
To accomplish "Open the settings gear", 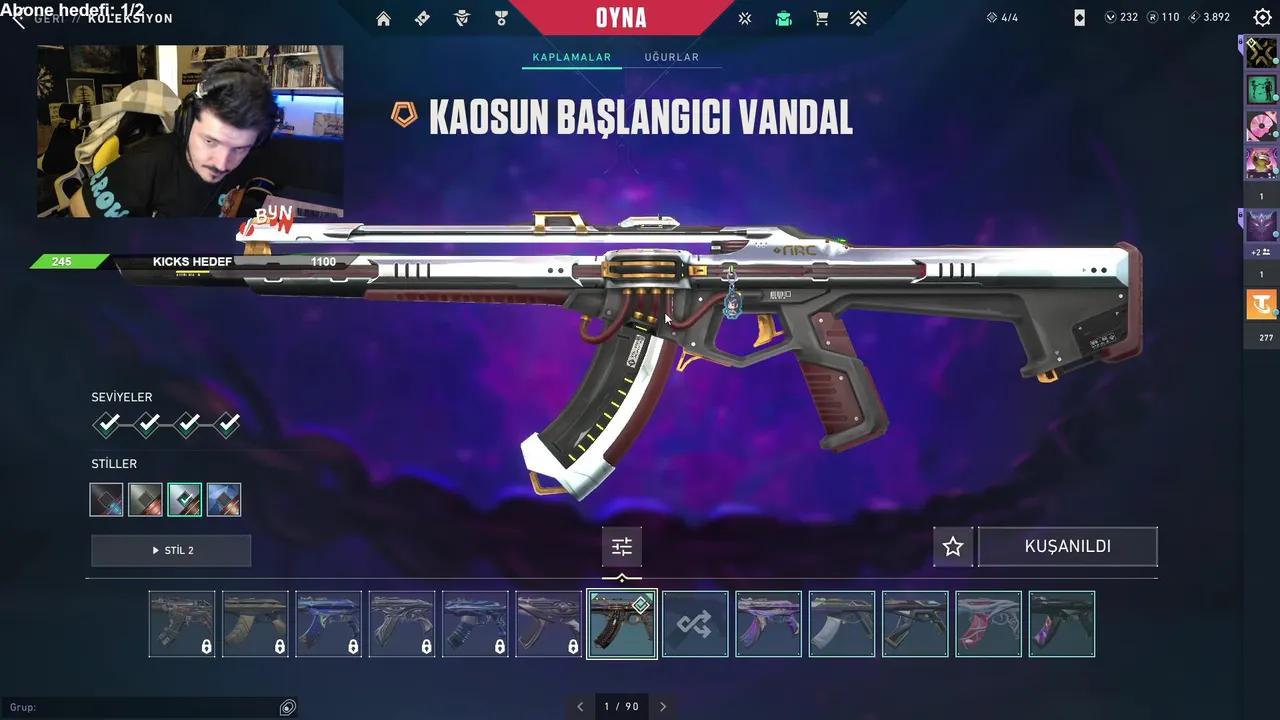I will coord(1262,18).
